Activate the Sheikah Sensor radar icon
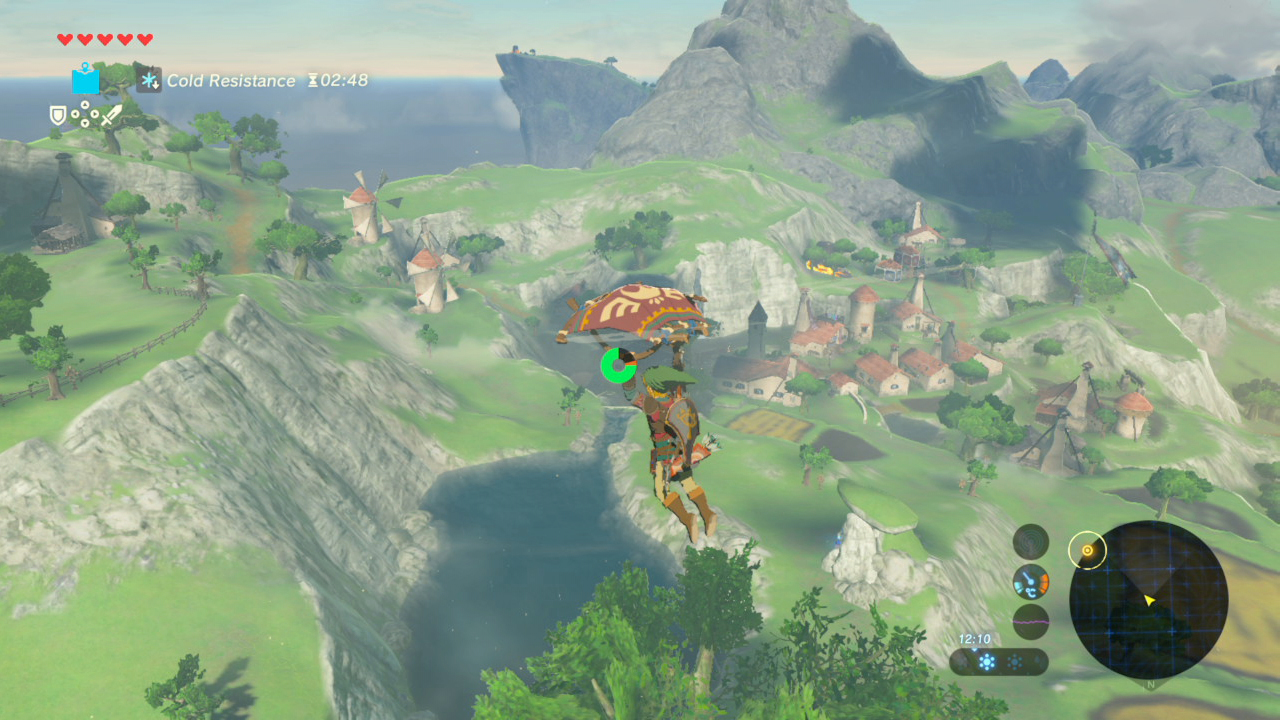The image size is (1280, 720). [x=1030, y=541]
